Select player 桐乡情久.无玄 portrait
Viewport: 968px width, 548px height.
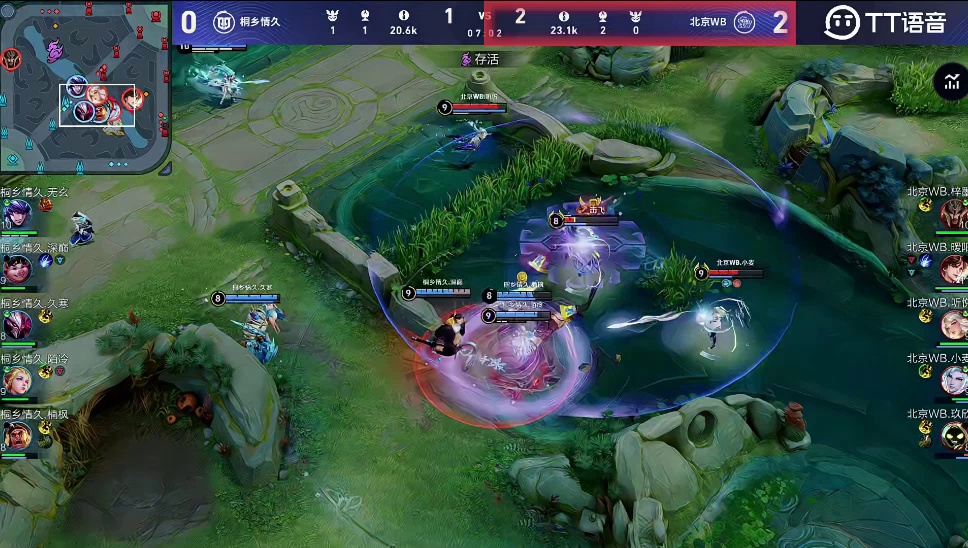[17, 214]
